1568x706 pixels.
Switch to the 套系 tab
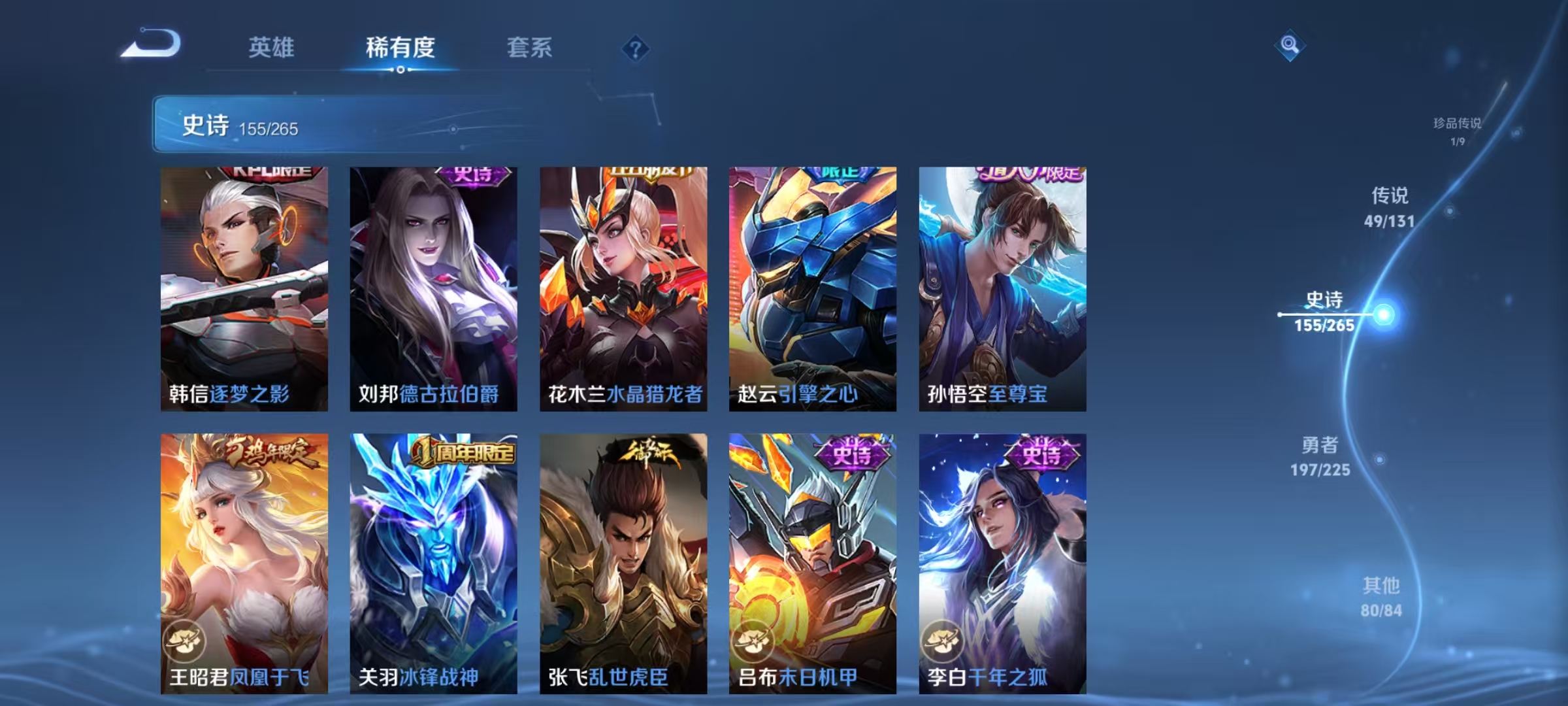click(531, 48)
